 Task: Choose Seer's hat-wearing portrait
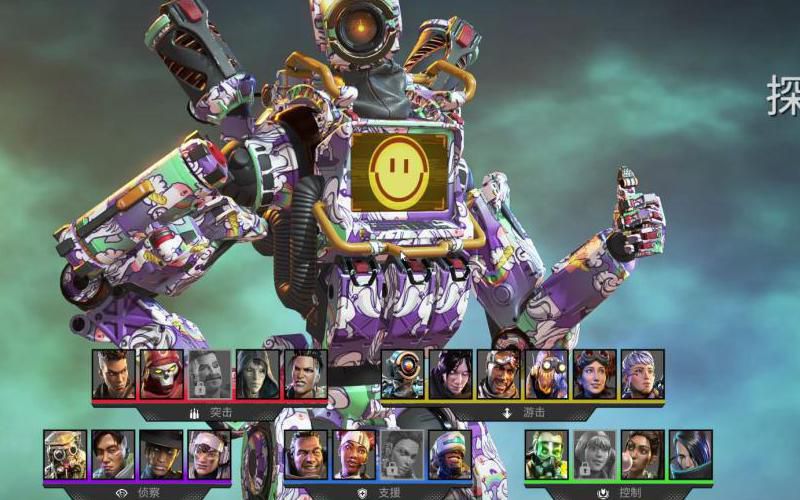[161, 455]
